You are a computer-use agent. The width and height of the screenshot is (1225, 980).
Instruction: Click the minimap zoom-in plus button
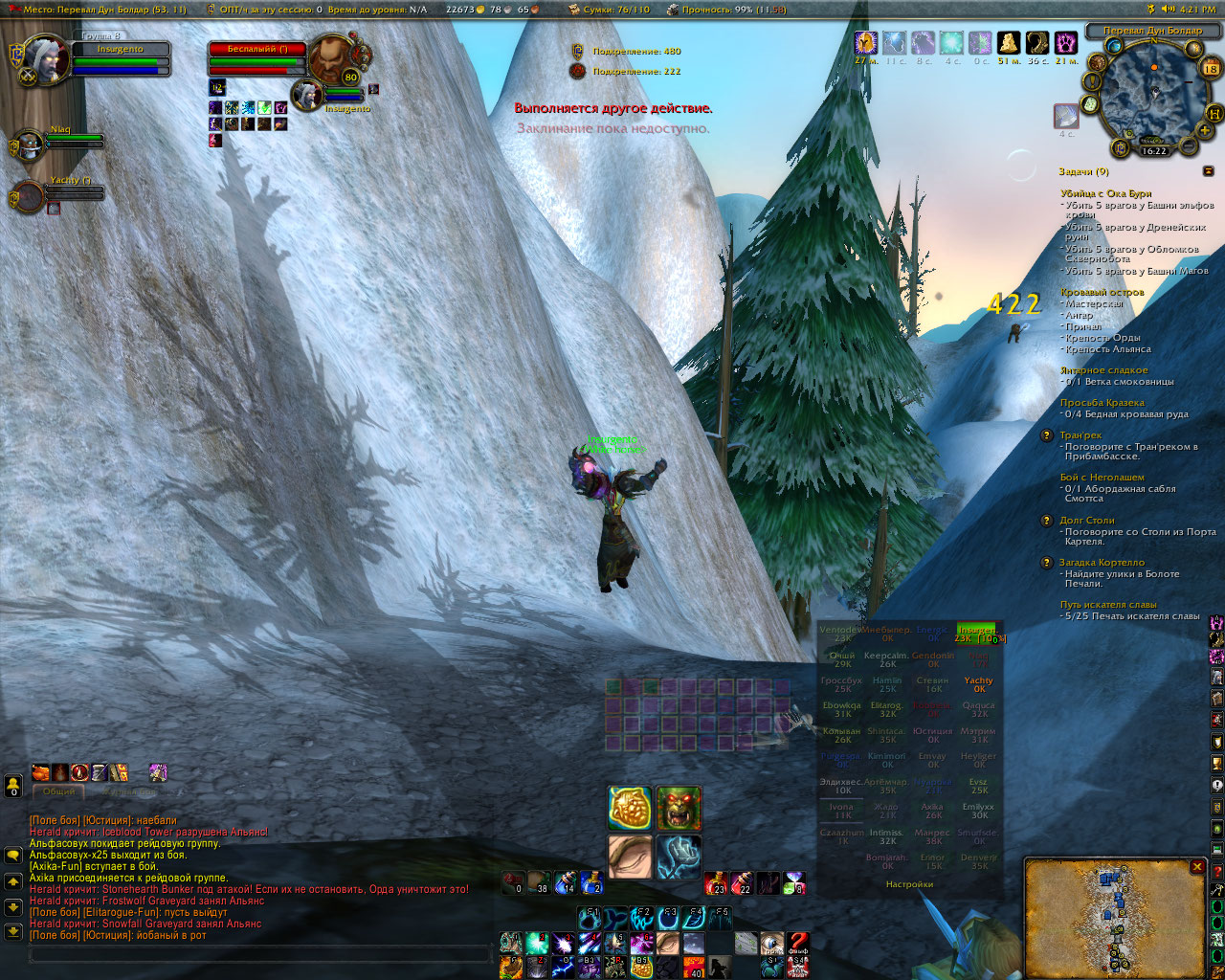(1207, 129)
